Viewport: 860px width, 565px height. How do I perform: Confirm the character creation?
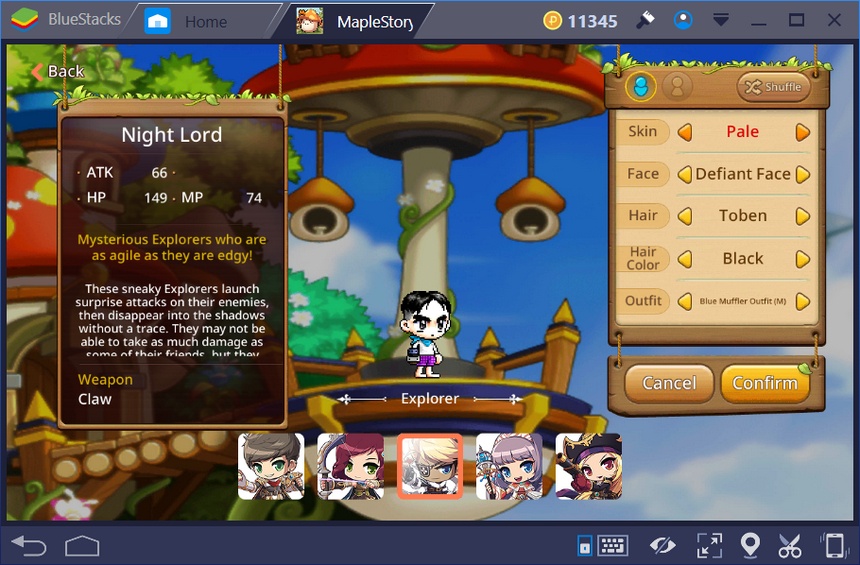pyautogui.click(x=765, y=383)
